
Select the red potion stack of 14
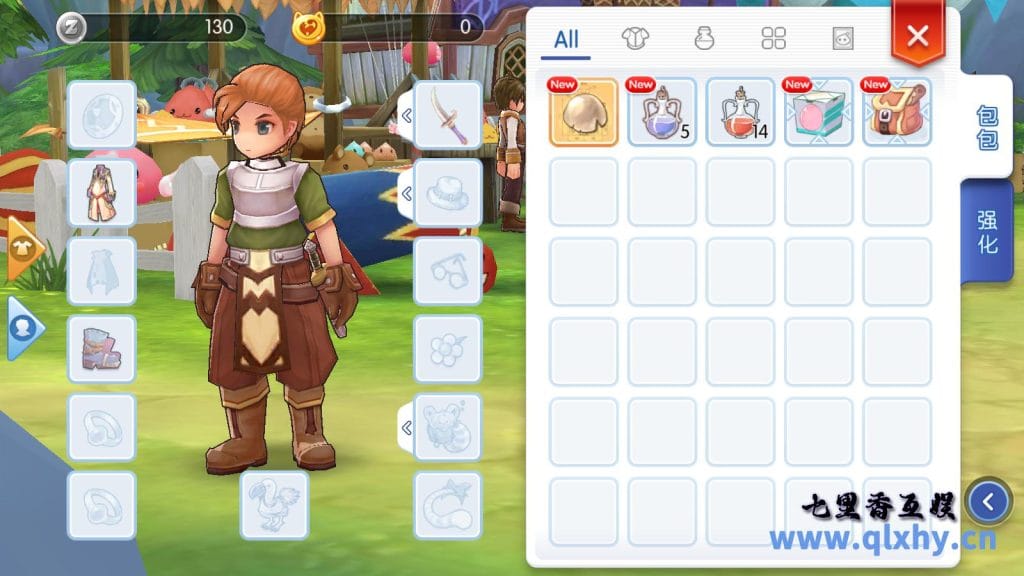(741, 112)
